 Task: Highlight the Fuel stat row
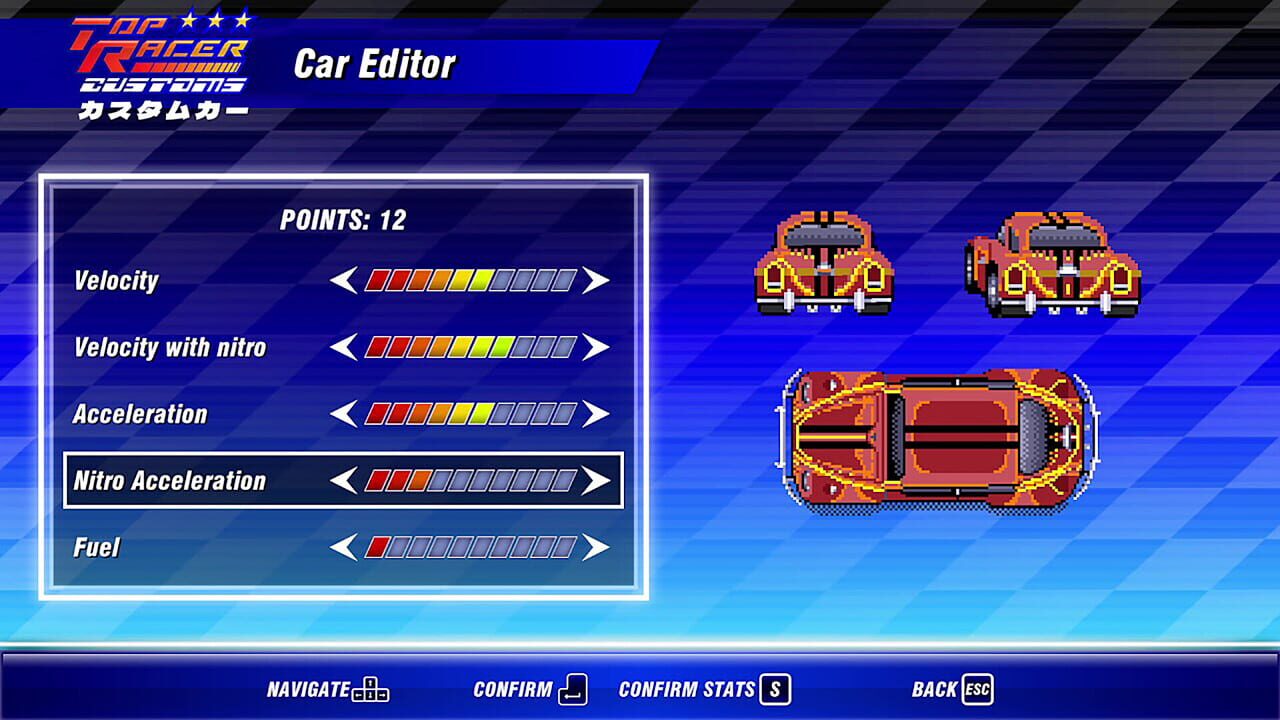pos(97,547)
